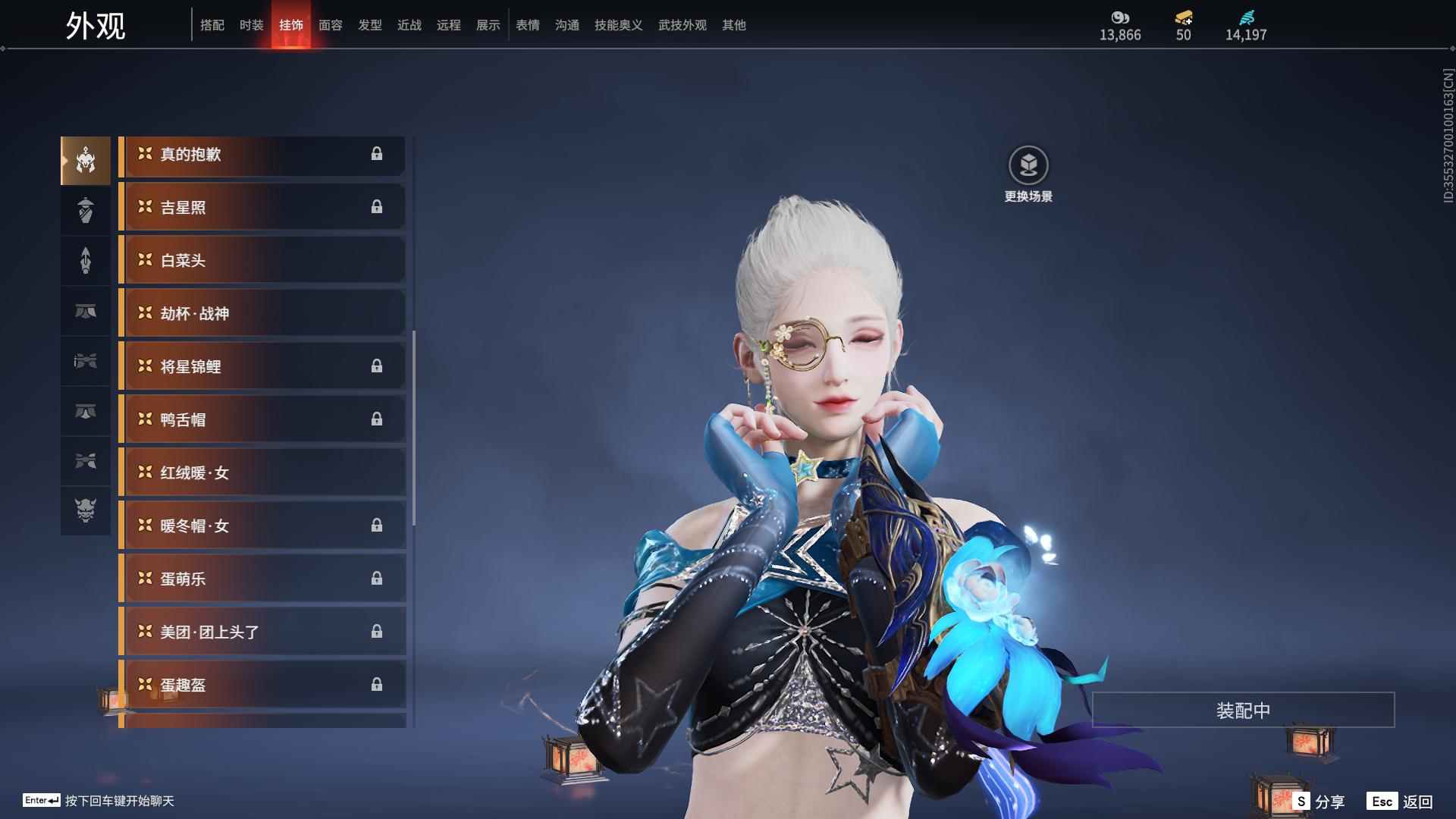This screenshot has width=1456, height=819.
Task: Select the 面容 tab
Action: (330, 25)
